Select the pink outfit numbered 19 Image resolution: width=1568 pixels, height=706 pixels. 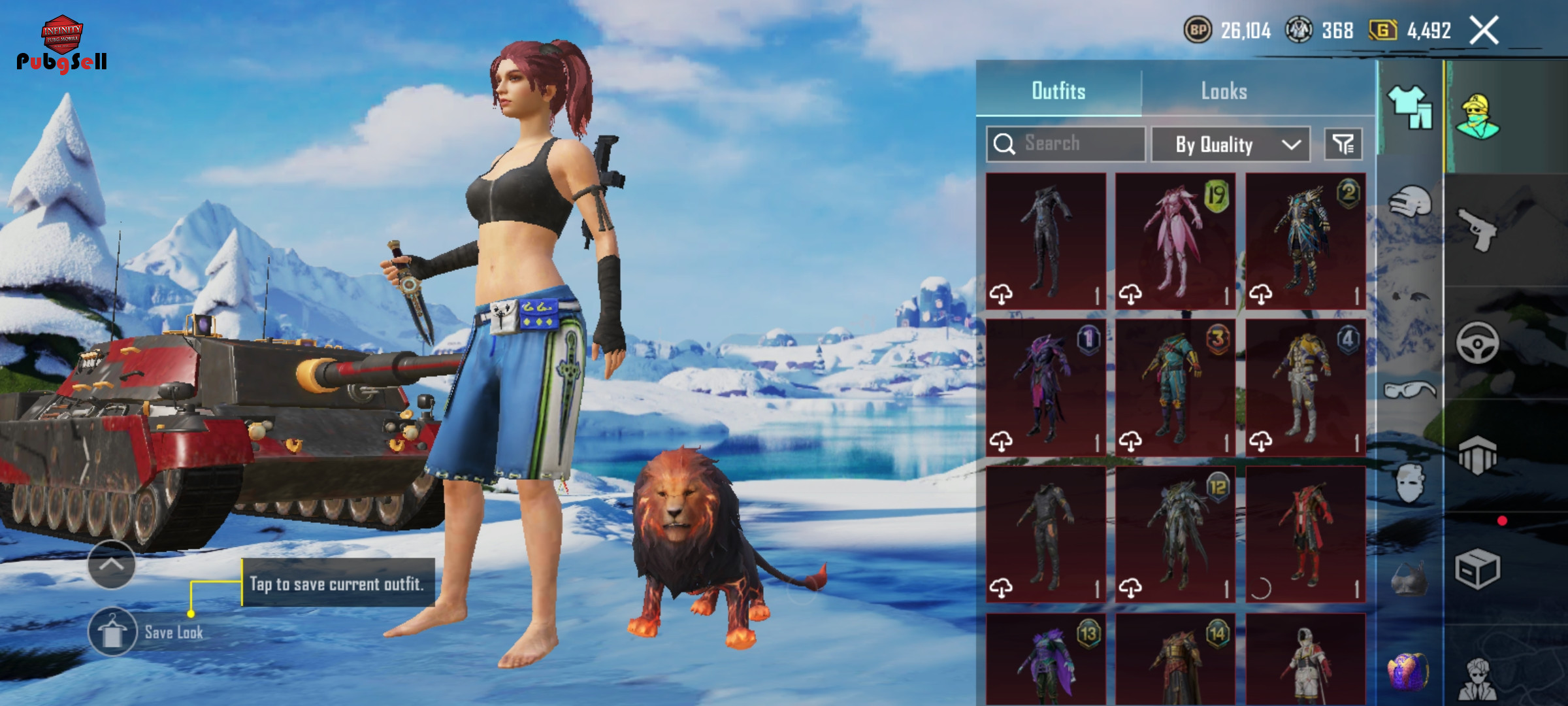[x=1175, y=241]
